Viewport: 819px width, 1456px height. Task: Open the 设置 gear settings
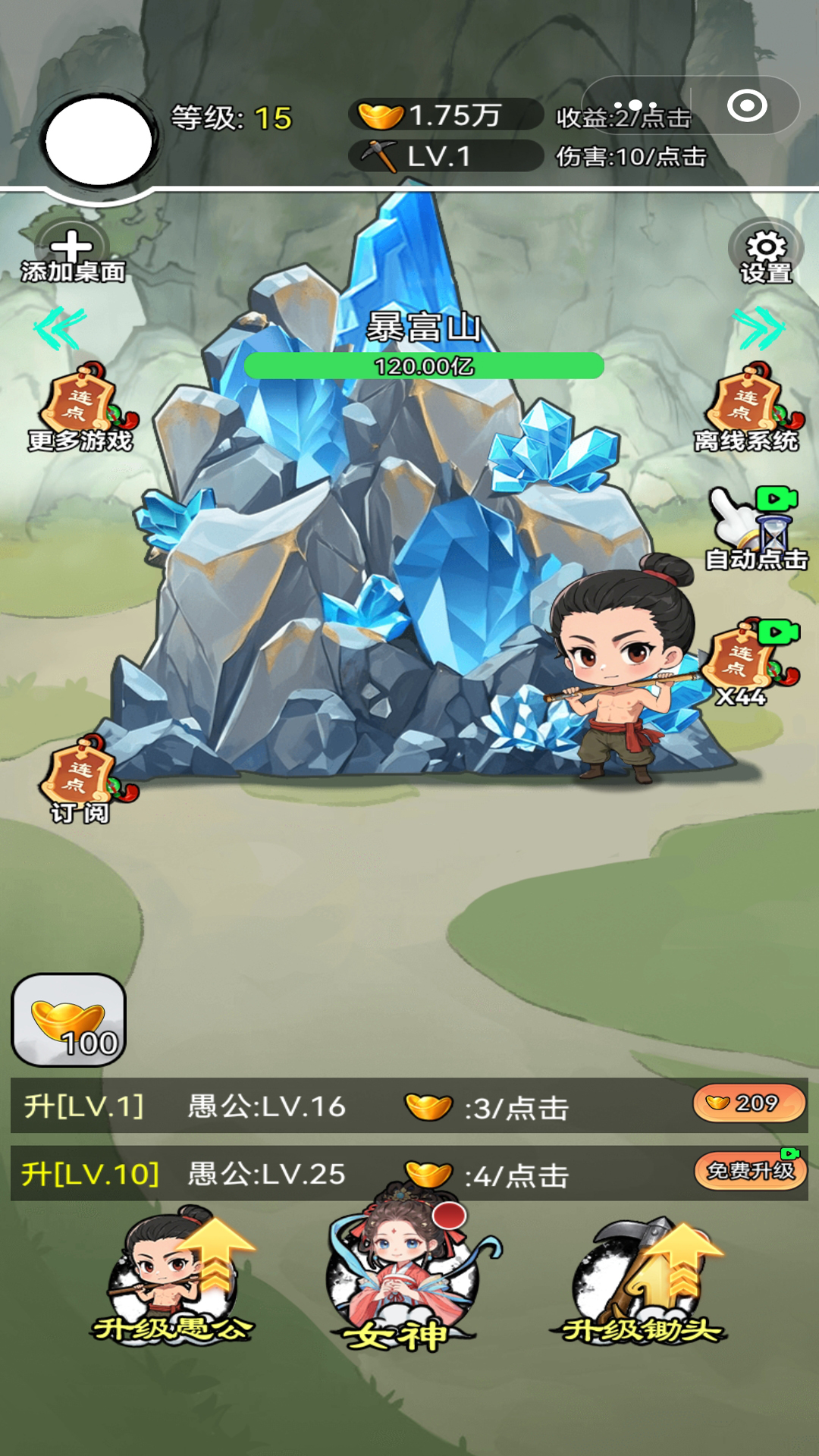point(766,255)
